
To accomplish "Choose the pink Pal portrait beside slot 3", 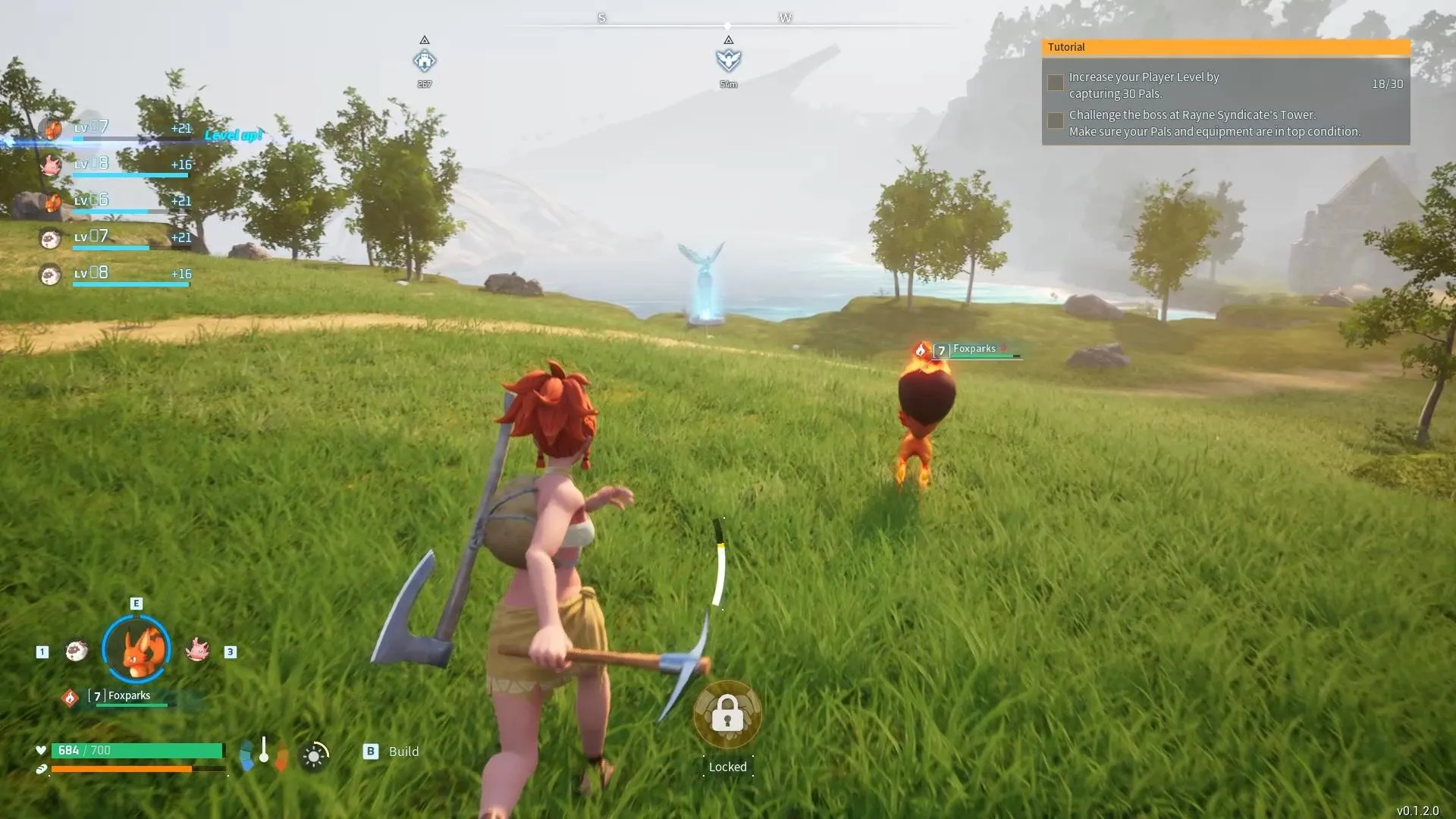I will [197, 650].
